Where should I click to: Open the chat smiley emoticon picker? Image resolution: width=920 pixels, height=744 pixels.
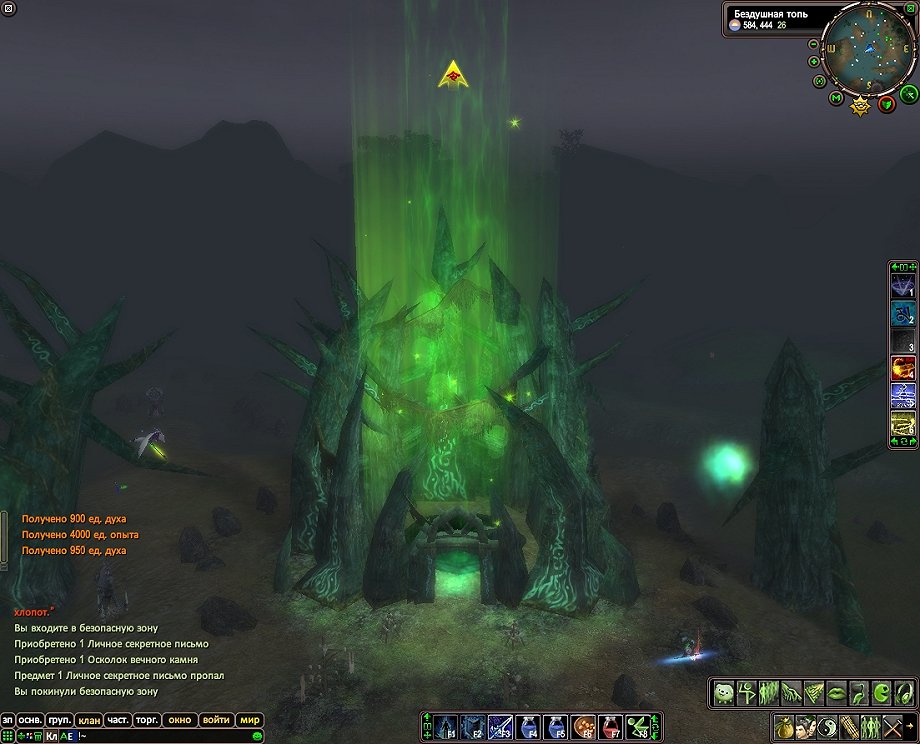[x=257, y=736]
